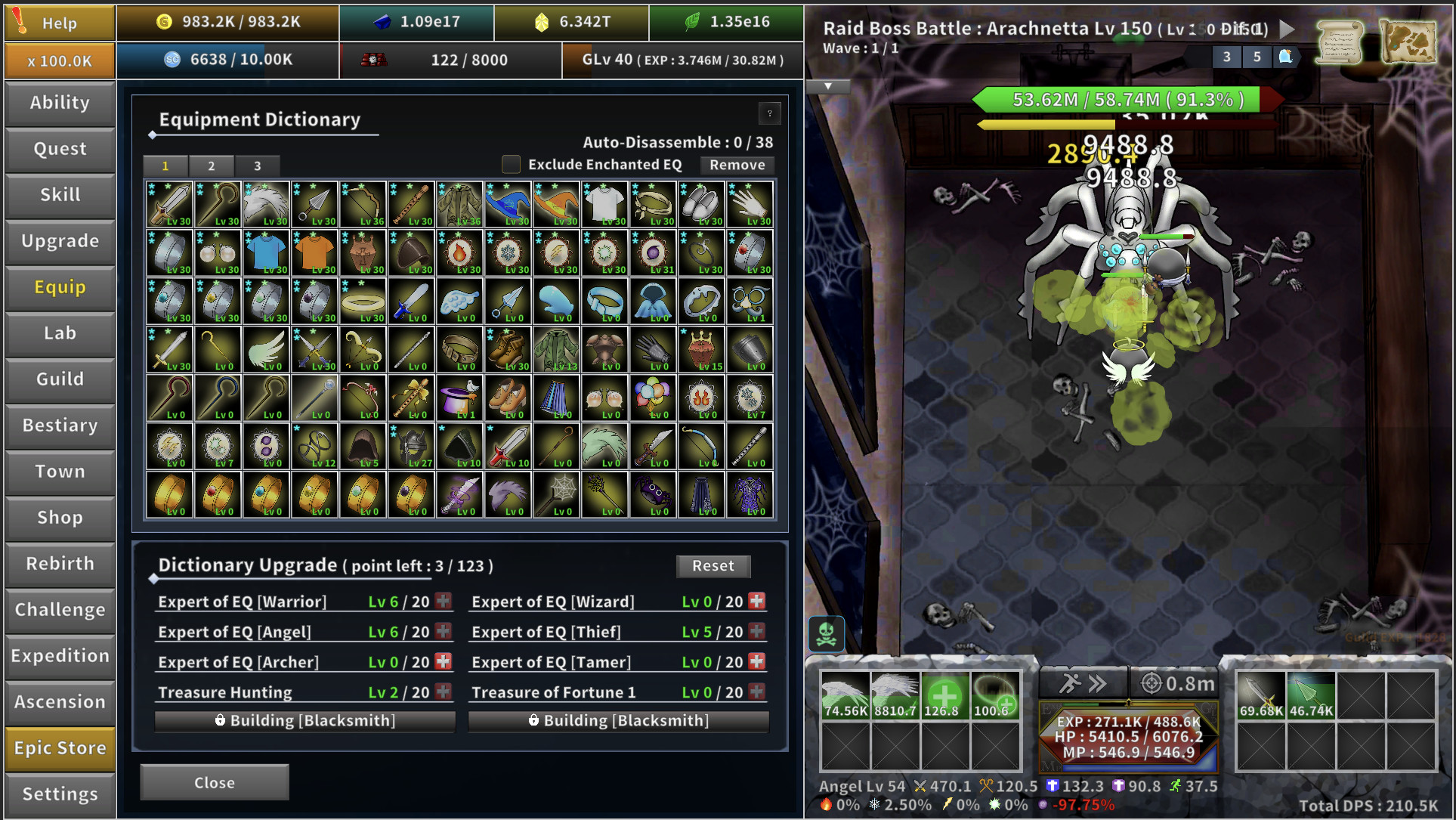The image size is (1456, 820).
Task: Open the question mark help in Equipment Dictionary
Action: click(x=769, y=114)
